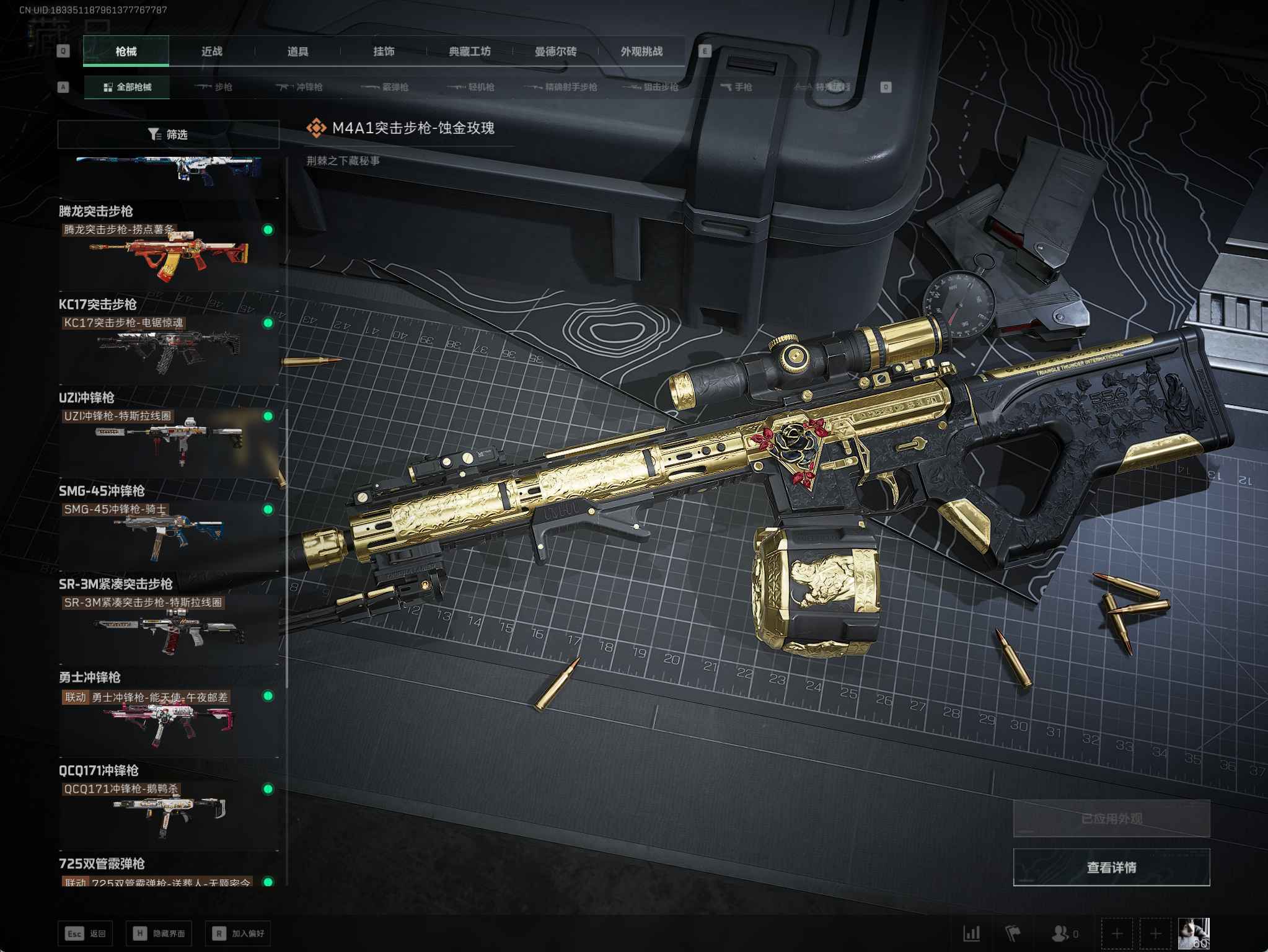Open the 道具 items tab
Viewport: 1268px width, 952px height.
point(297,51)
